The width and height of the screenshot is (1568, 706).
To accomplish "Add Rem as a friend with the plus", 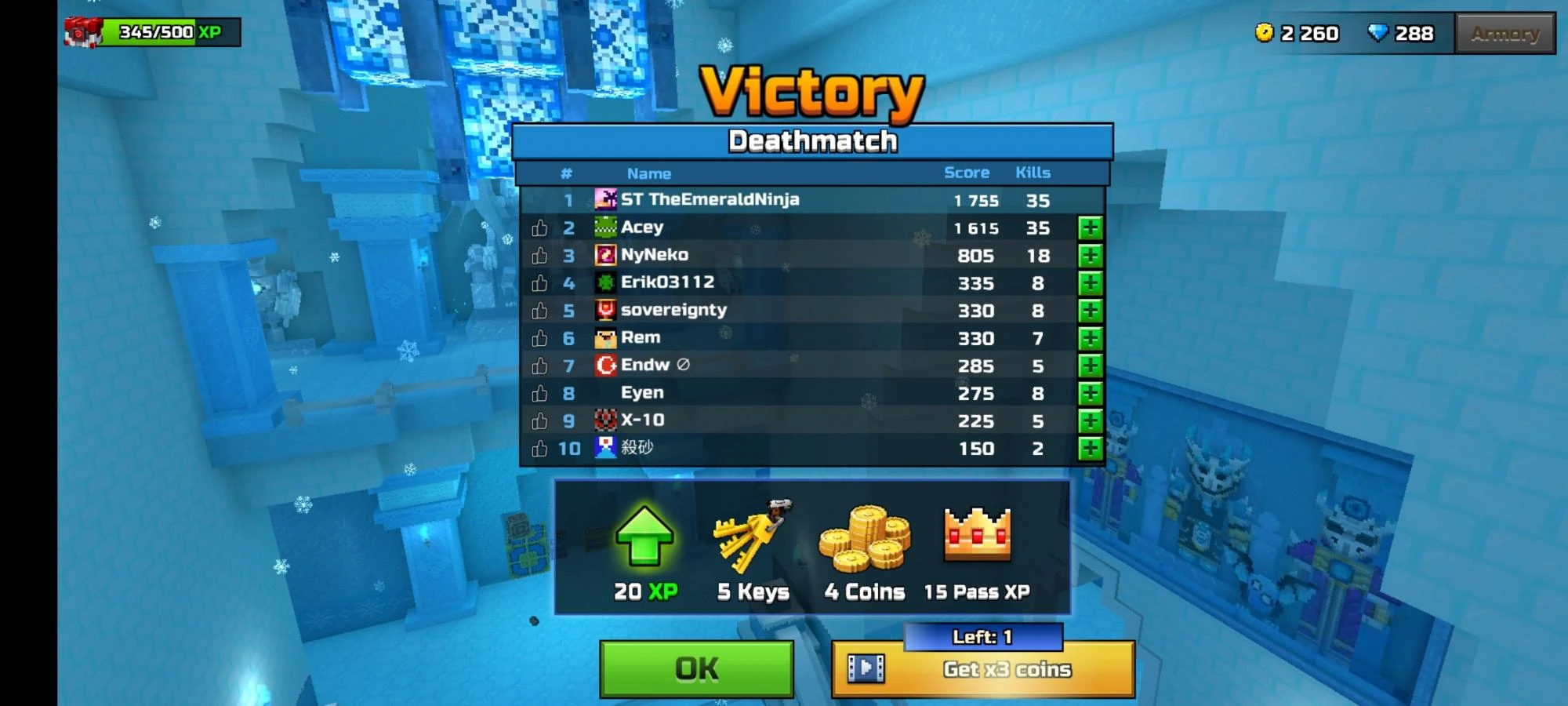I will pos(1090,337).
